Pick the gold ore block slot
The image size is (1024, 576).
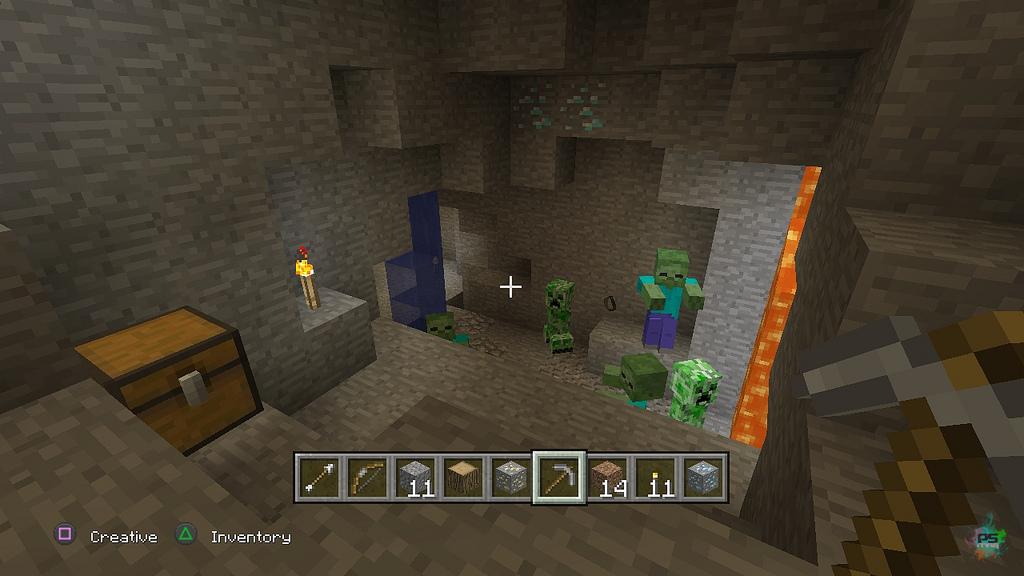coord(510,478)
